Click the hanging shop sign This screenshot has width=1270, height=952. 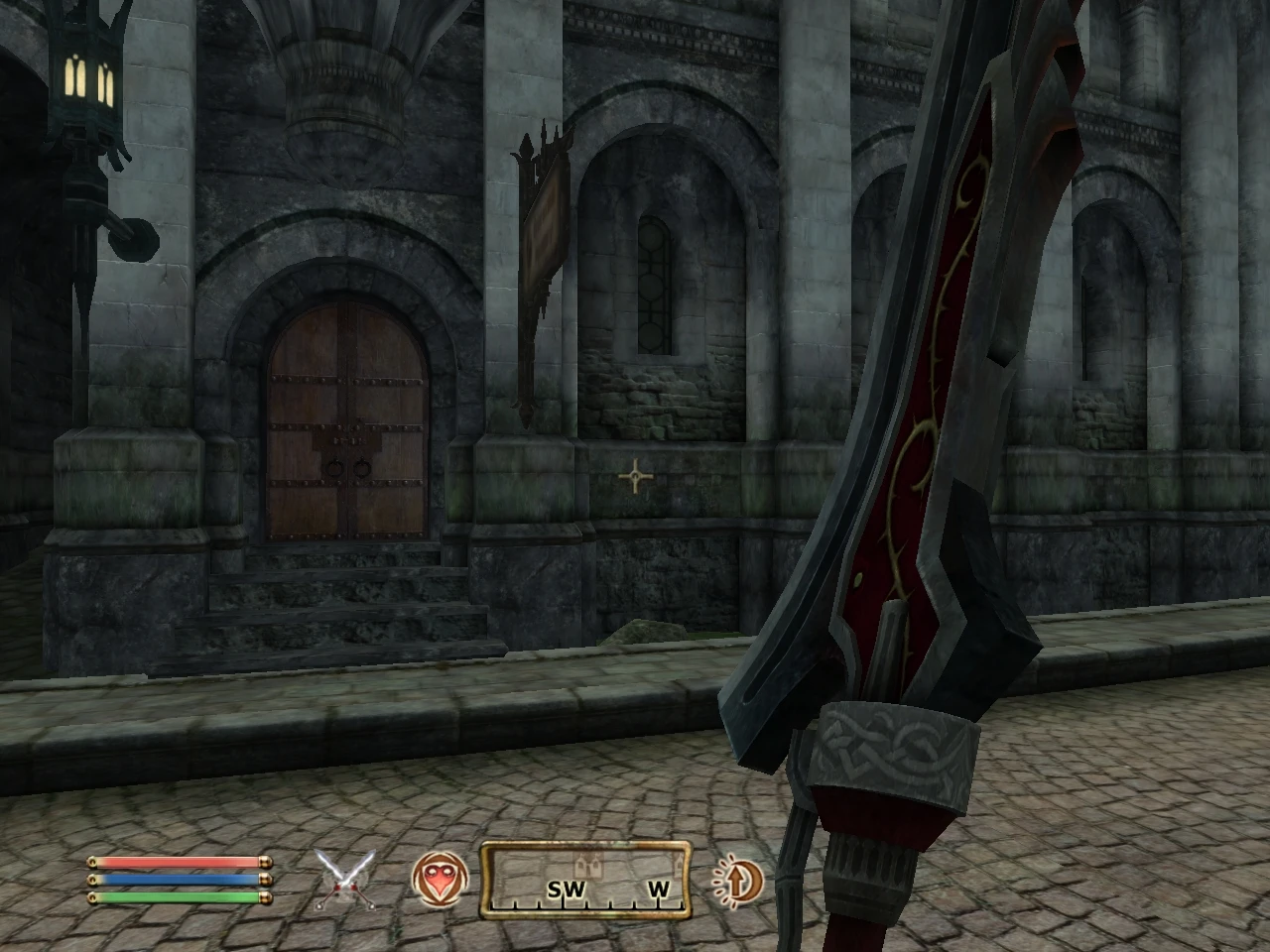[544, 228]
